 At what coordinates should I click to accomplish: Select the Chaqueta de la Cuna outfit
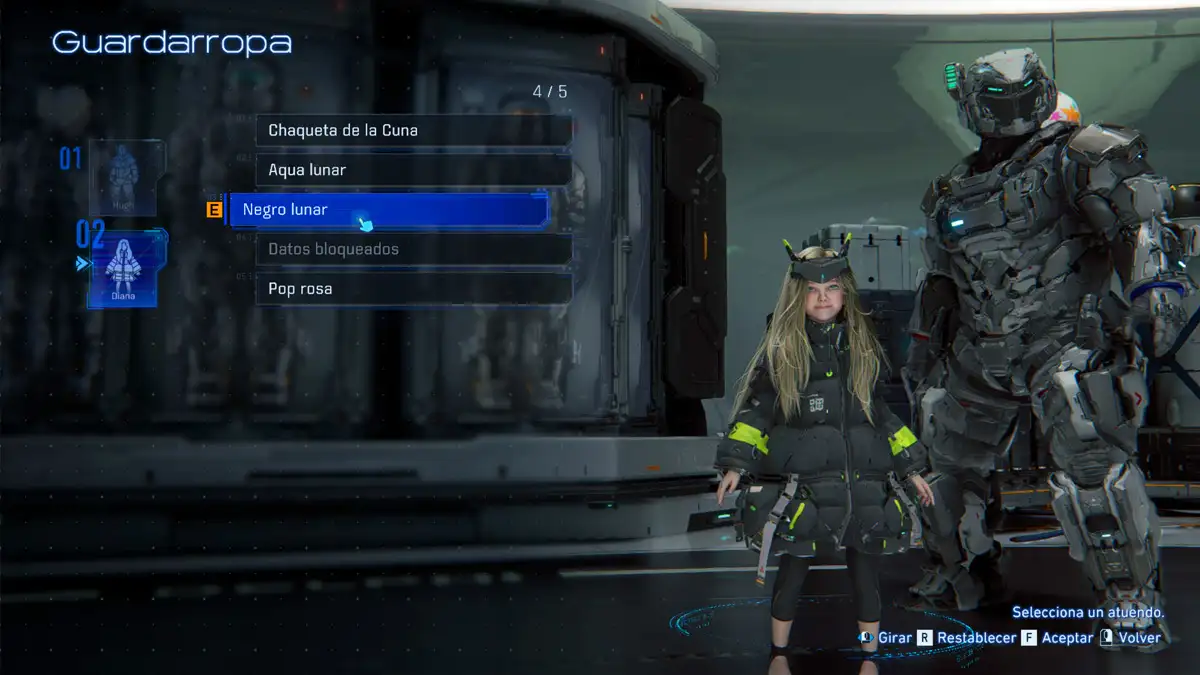click(413, 130)
